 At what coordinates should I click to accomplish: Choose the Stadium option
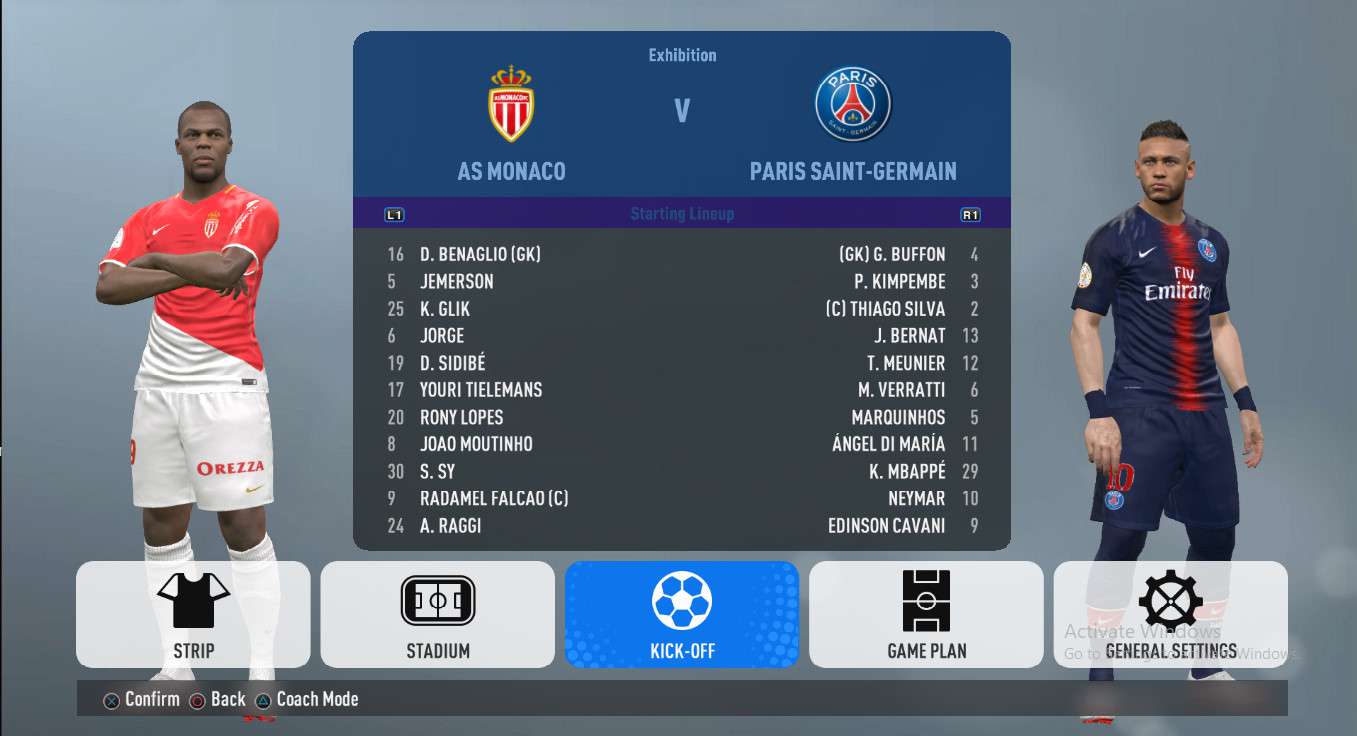pyautogui.click(x=437, y=614)
